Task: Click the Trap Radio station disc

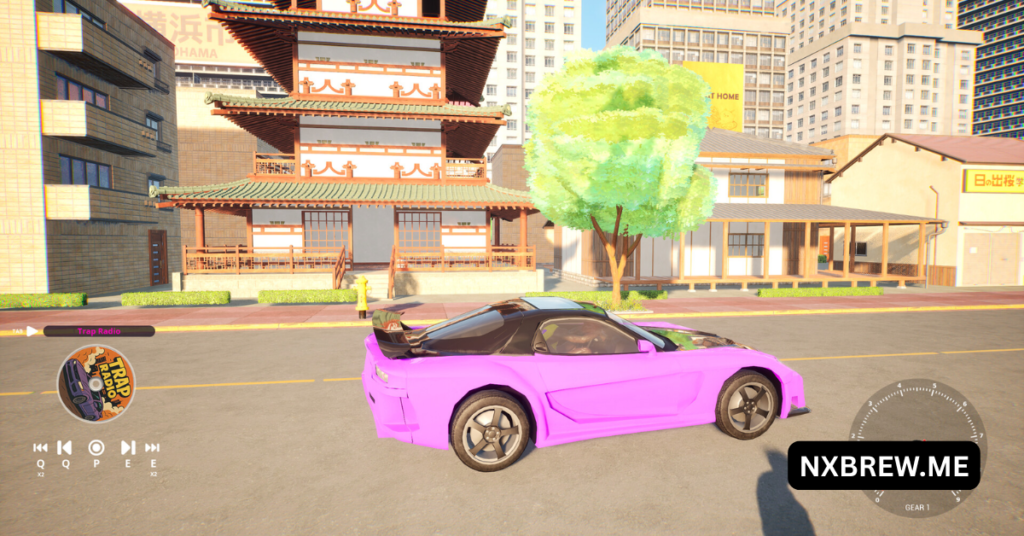Action: point(96,383)
